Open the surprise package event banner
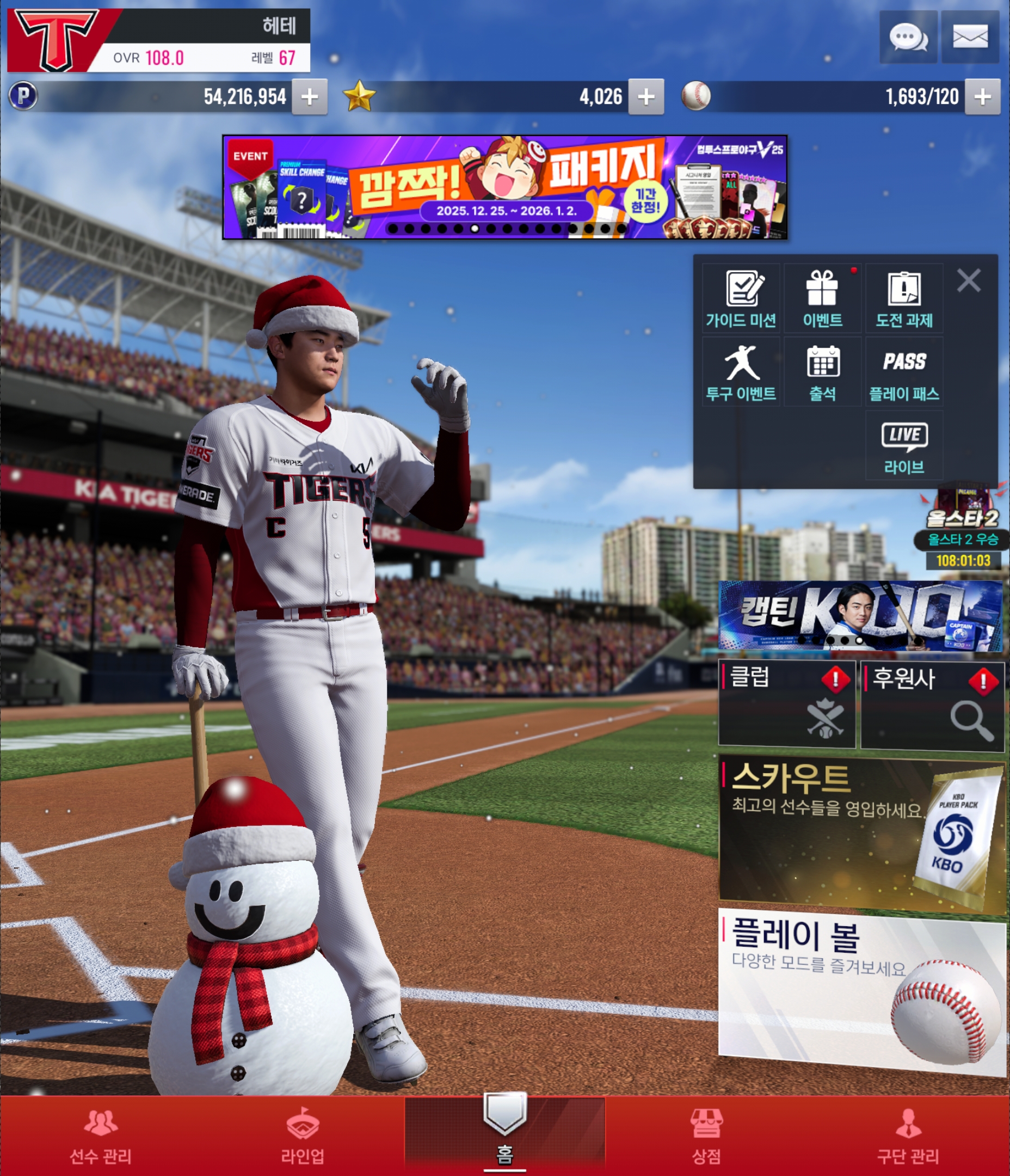The width and height of the screenshot is (1010, 1176). pyautogui.click(x=504, y=187)
